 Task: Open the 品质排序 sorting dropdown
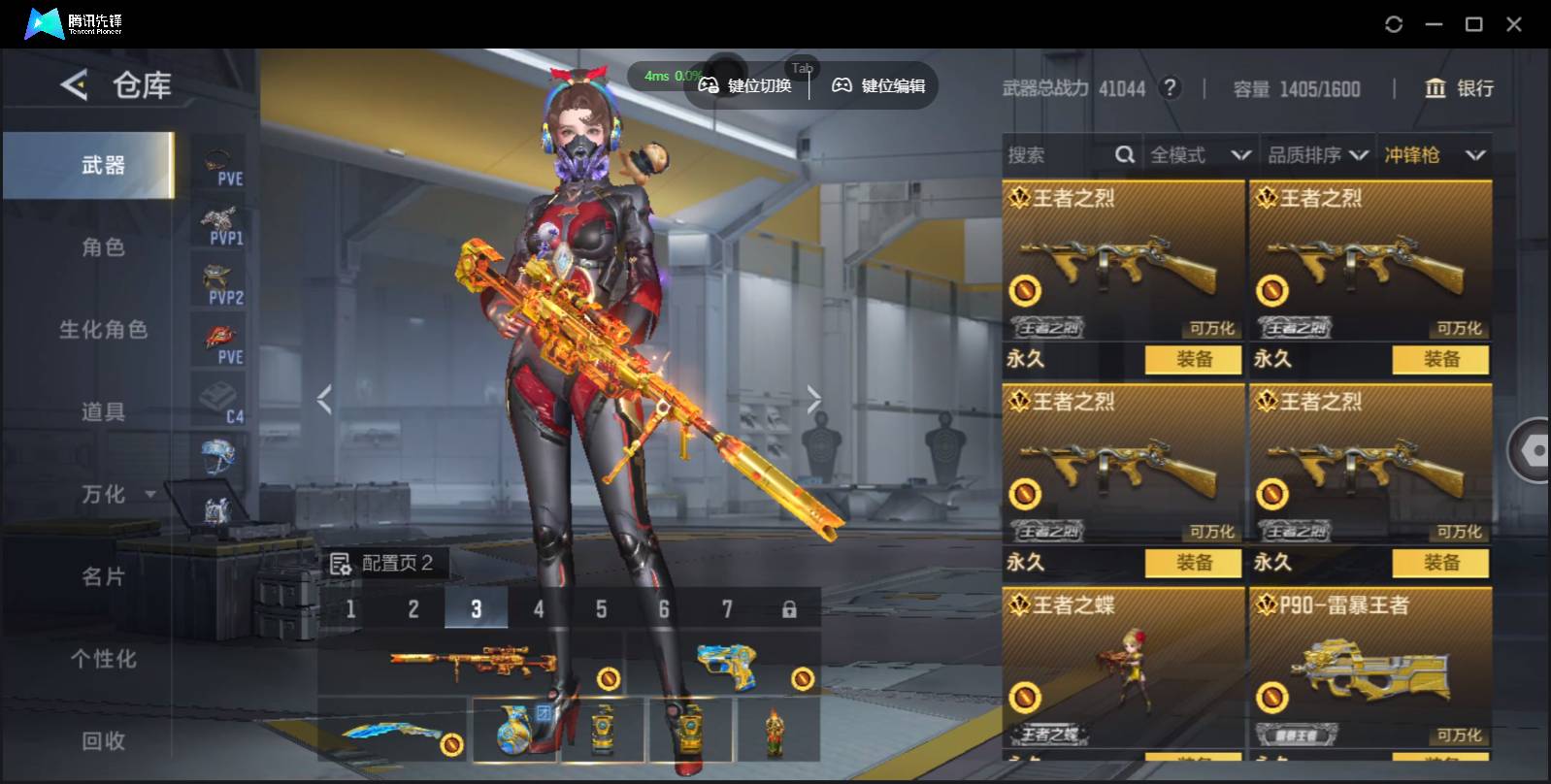tap(1317, 155)
